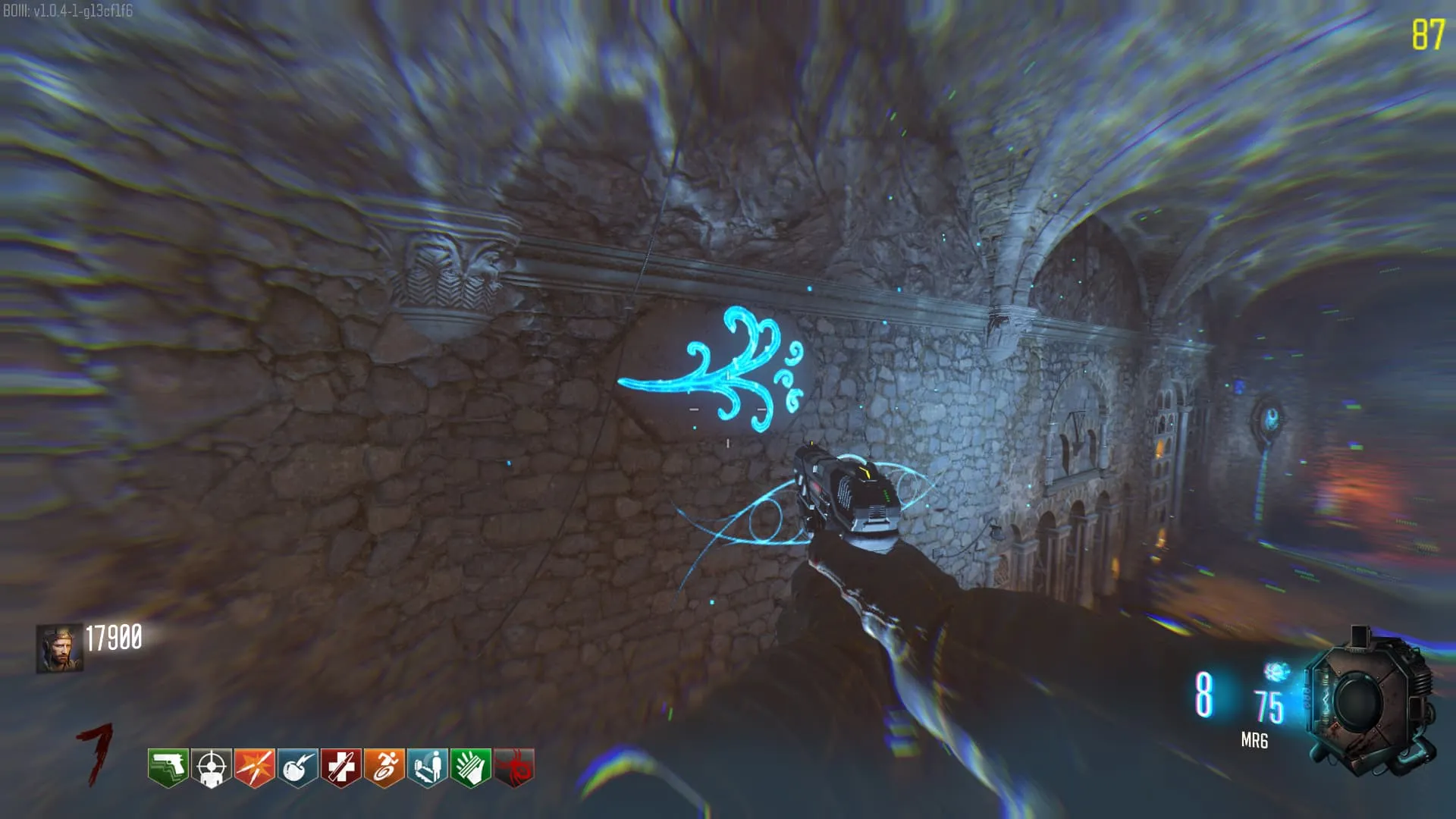Select the crosshair Deadshot Daiquiri perk icon
The height and width of the screenshot is (819, 1456).
[211, 767]
